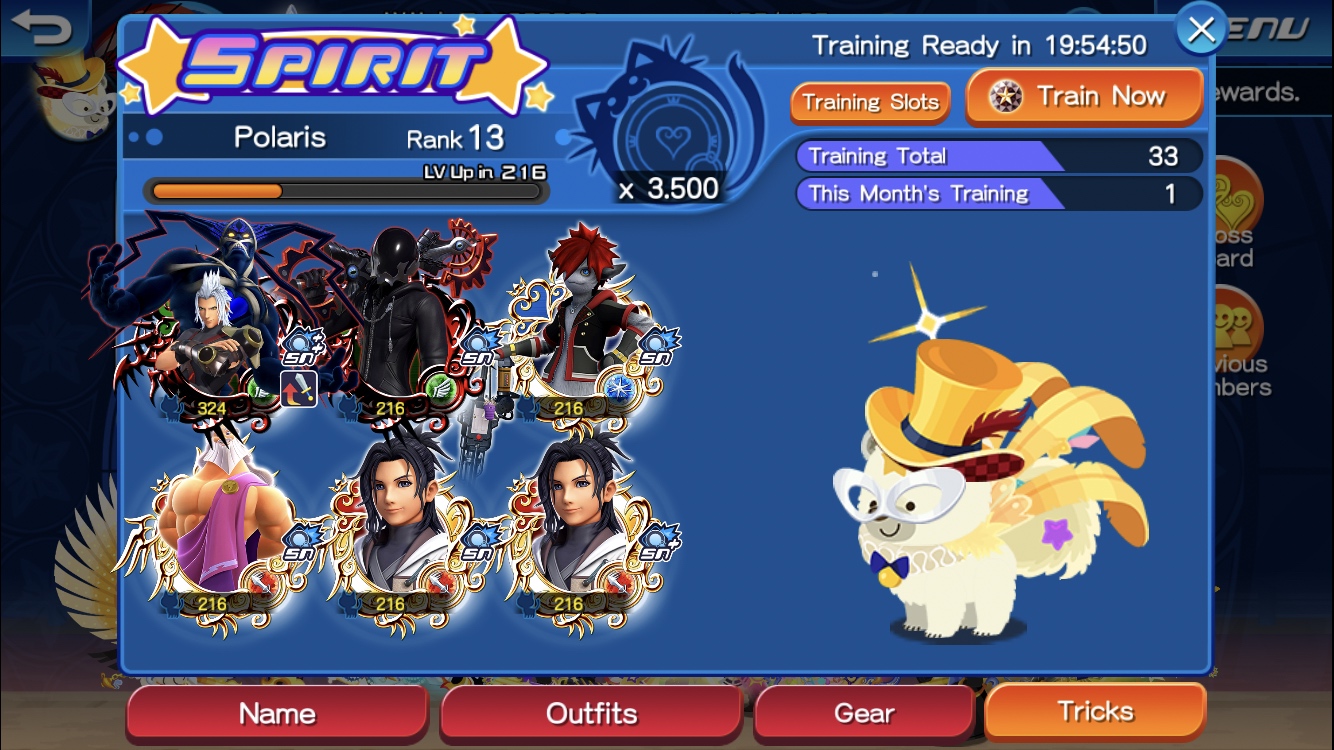Close the Spirit window
This screenshot has height=750, width=1334.
(1200, 31)
